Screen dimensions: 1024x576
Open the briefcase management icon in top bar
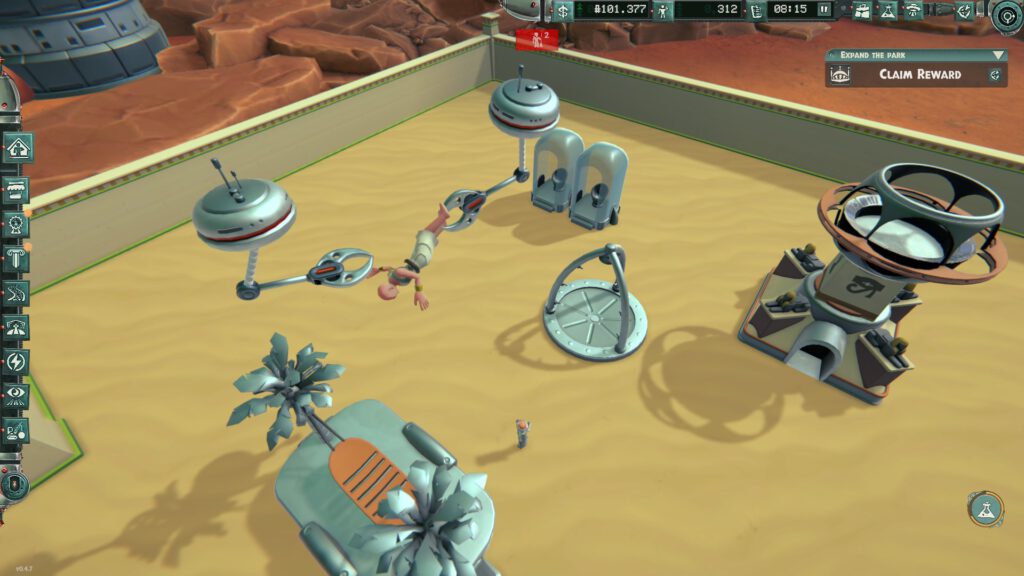pos(861,10)
